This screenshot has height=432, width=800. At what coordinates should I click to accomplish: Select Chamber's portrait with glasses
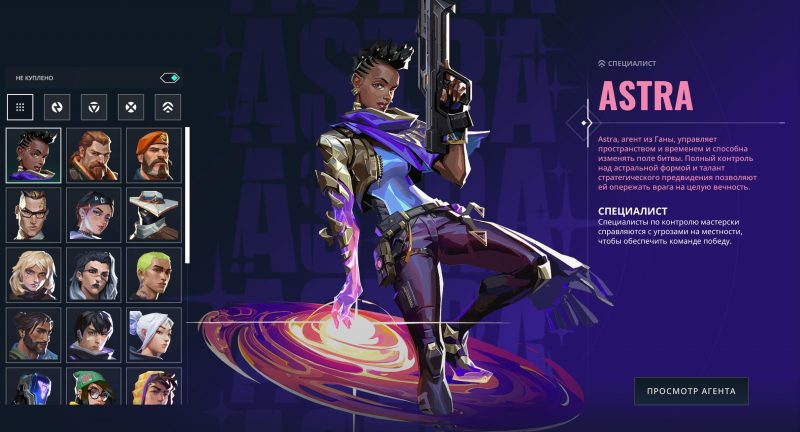pos(34,214)
